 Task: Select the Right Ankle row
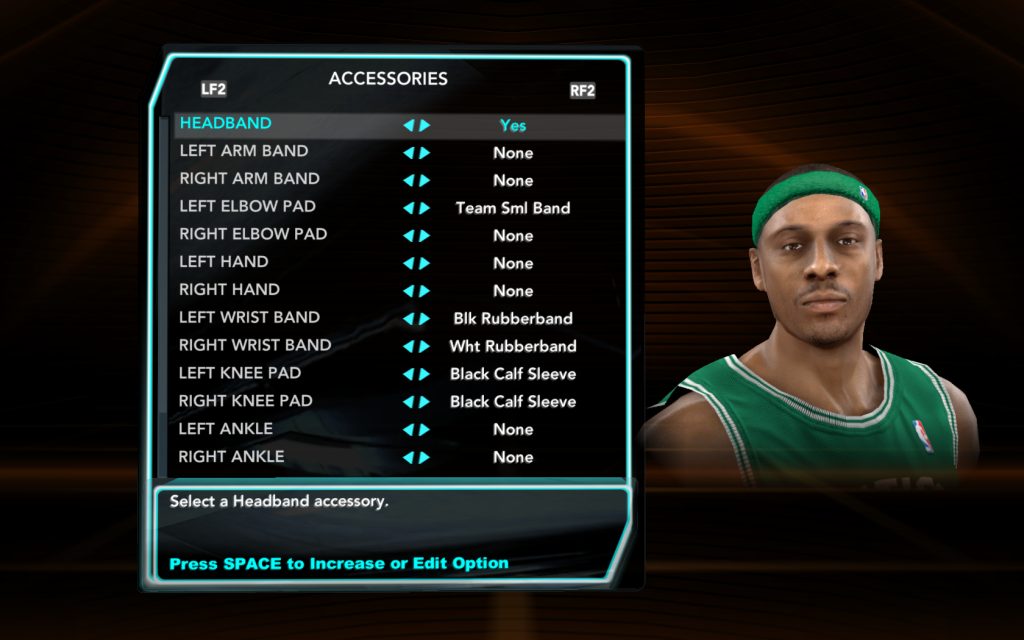231,457
